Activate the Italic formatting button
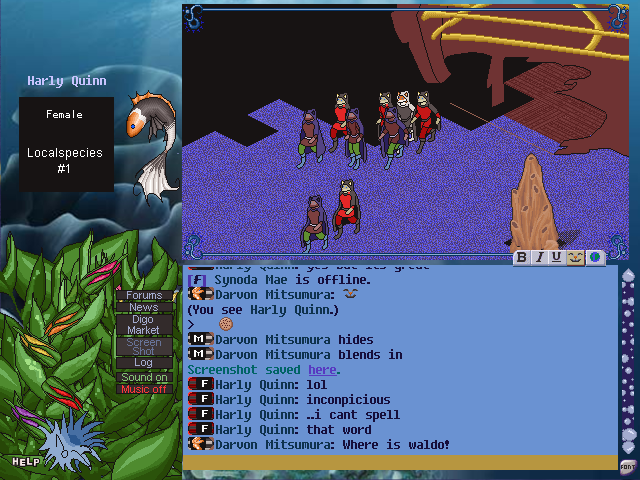Image resolution: width=640 pixels, height=480 pixels. [540, 258]
